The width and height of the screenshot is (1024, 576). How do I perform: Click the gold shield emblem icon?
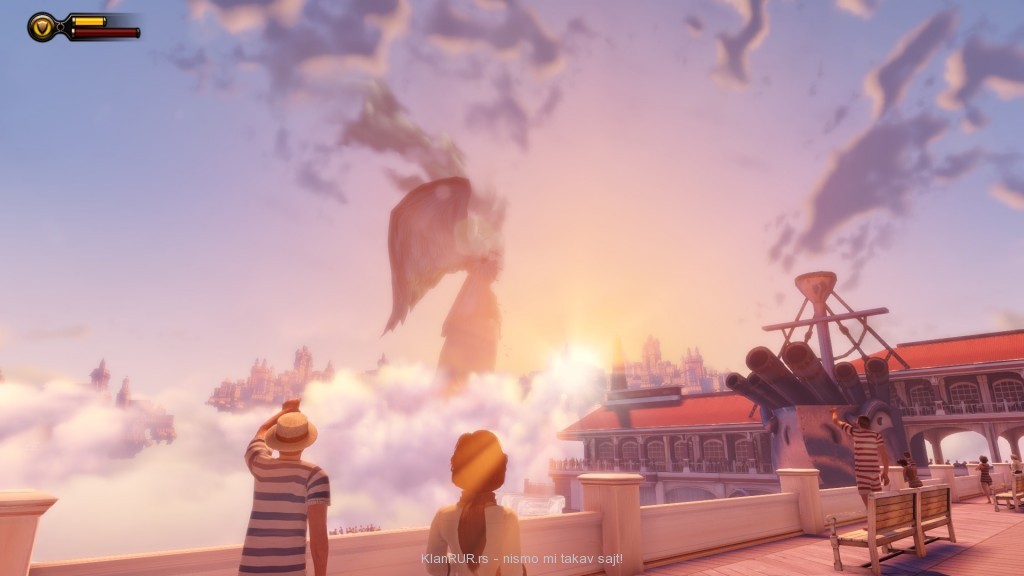pyautogui.click(x=43, y=26)
